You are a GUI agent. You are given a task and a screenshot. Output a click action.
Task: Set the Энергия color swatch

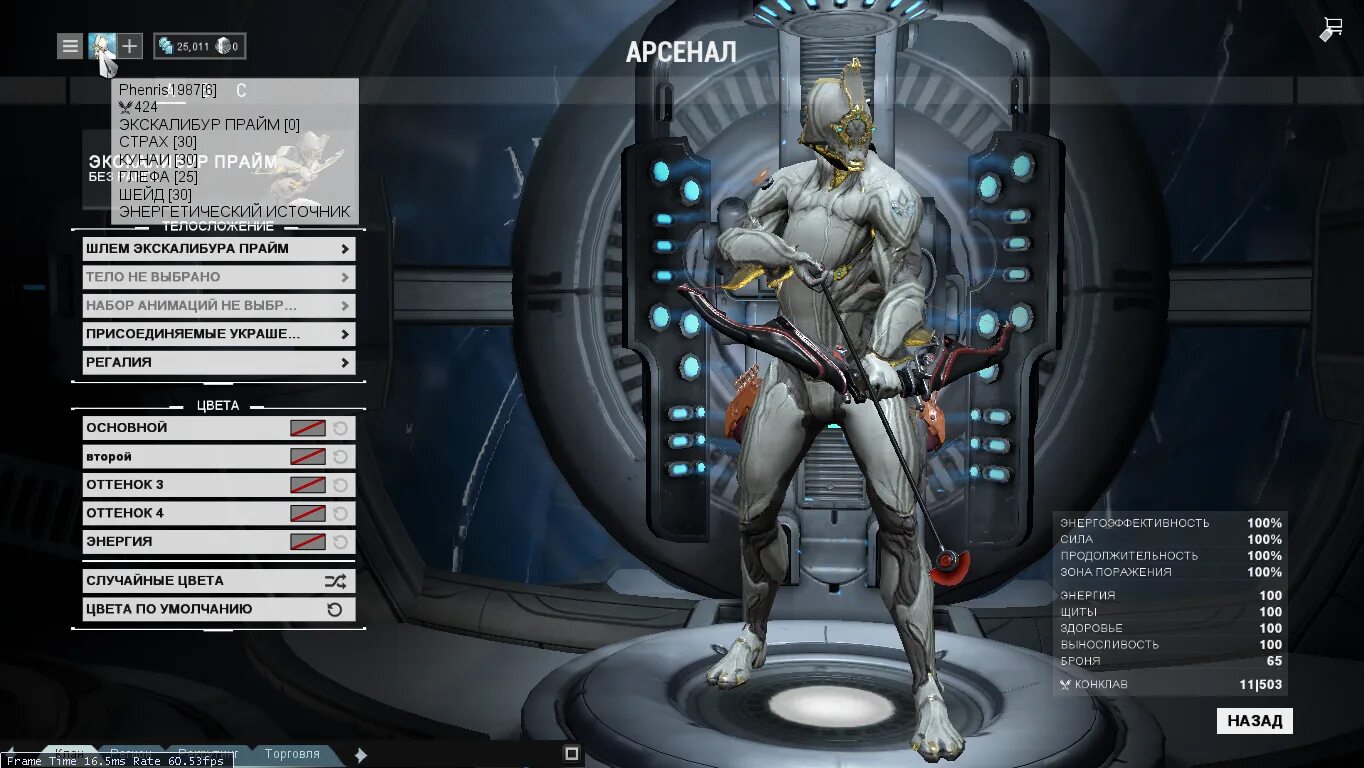point(308,542)
